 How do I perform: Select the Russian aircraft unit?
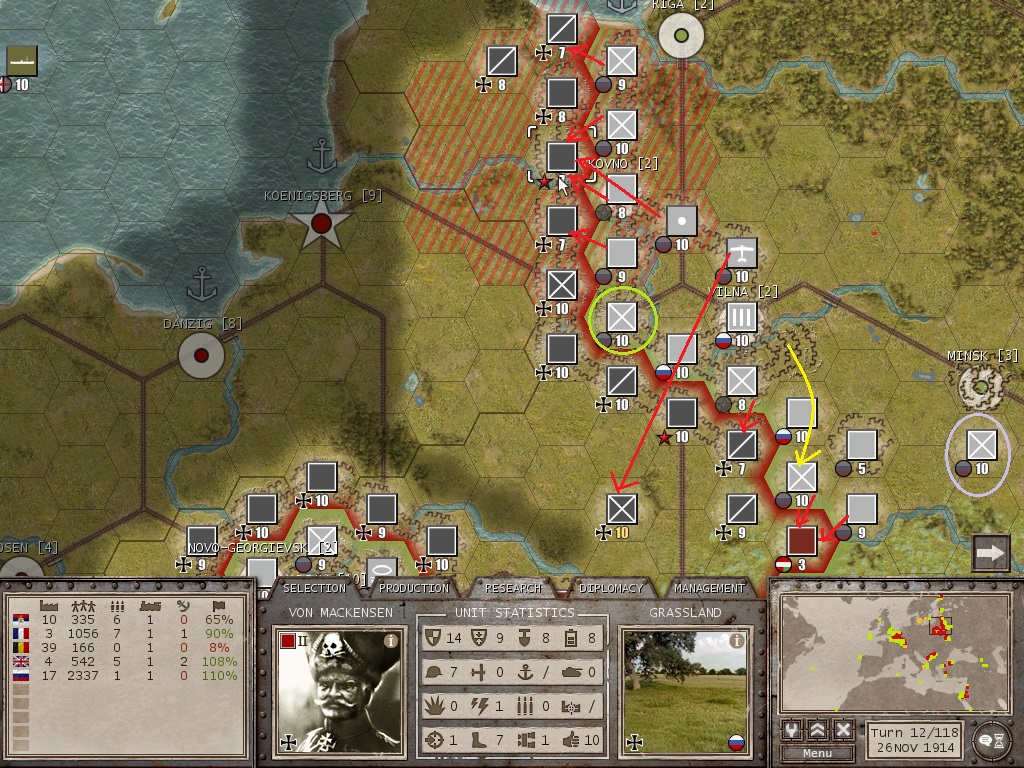point(741,253)
